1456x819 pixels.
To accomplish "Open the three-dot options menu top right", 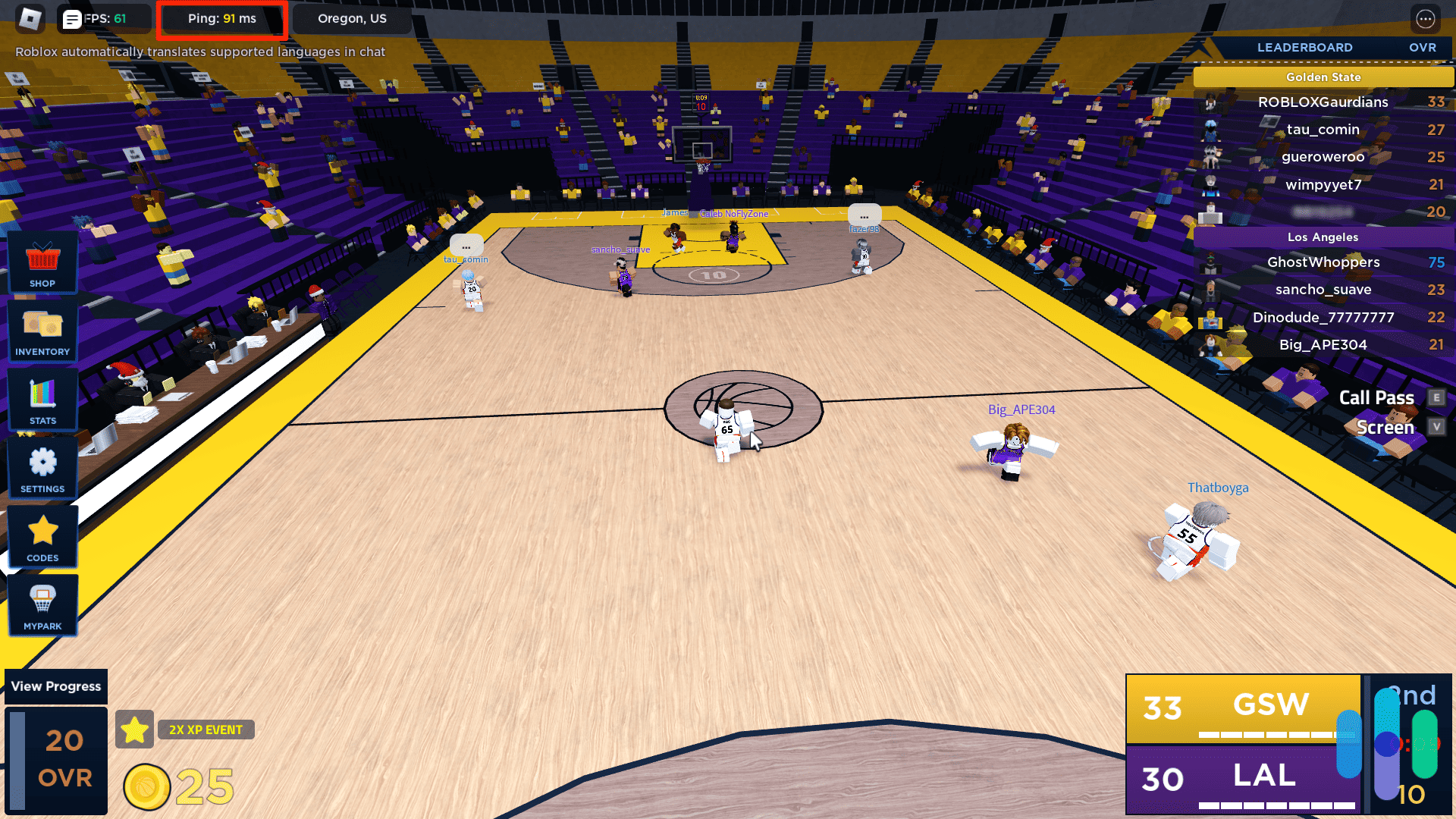I will pyautogui.click(x=1426, y=18).
